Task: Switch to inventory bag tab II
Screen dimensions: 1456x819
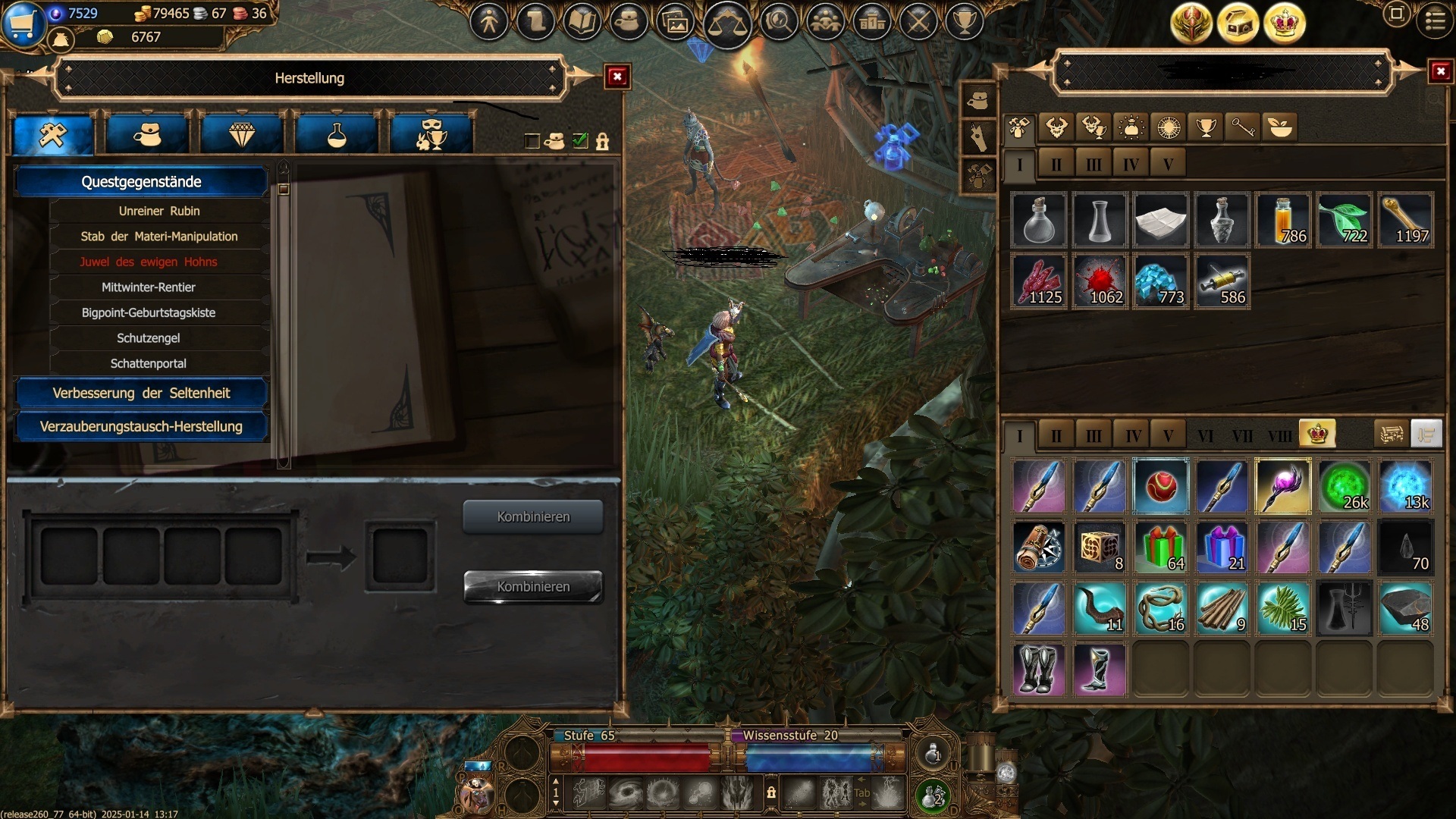Action: pos(1056,436)
